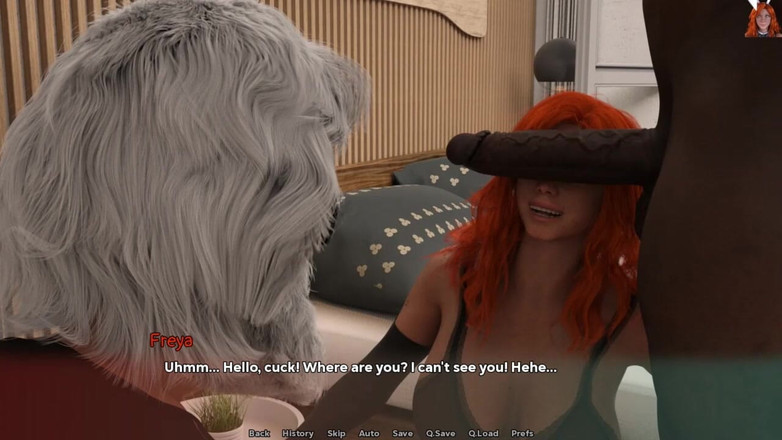The height and width of the screenshot is (440, 782).
Task: Activate Skip to fast-forward dialogue
Action: tap(336, 433)
